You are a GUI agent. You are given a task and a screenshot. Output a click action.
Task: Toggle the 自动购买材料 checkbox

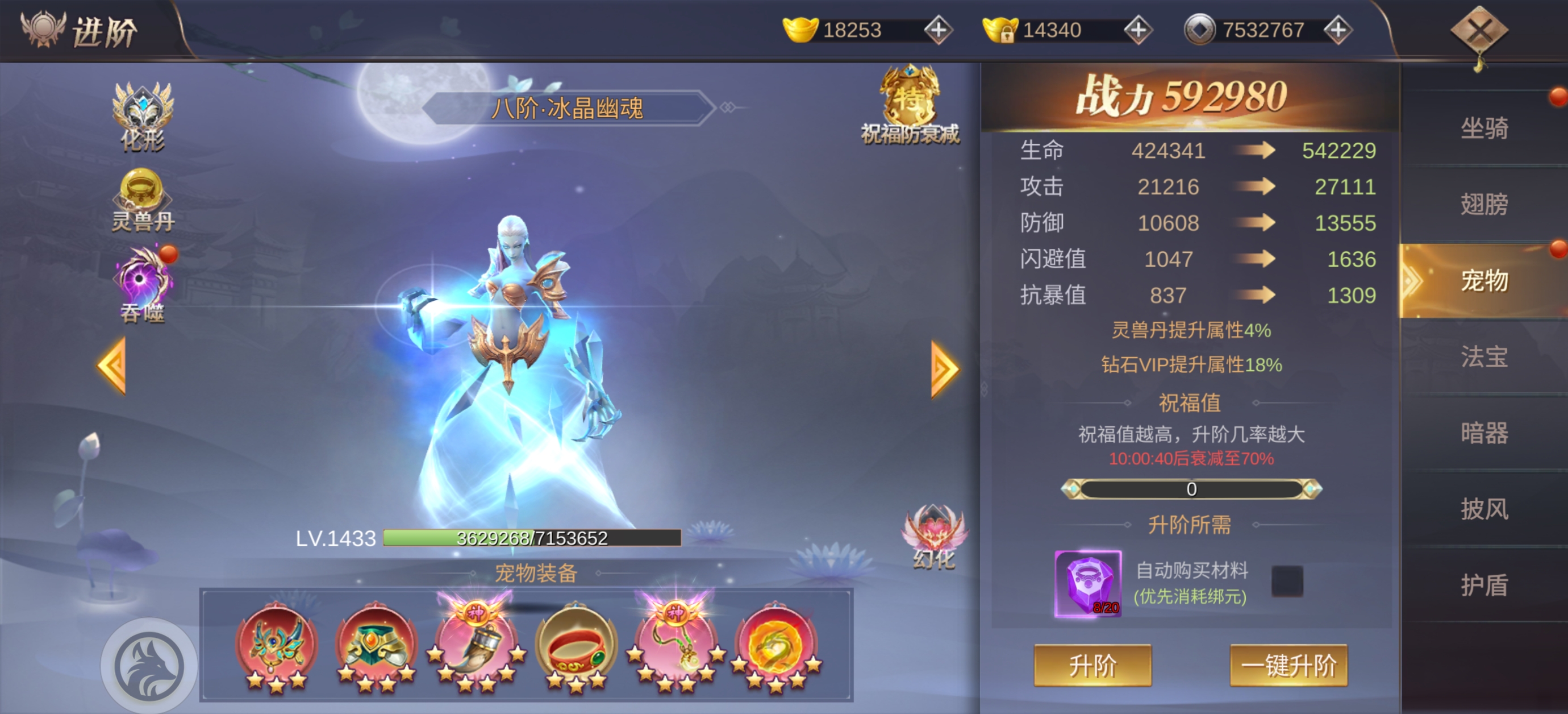click(1287, 580)
